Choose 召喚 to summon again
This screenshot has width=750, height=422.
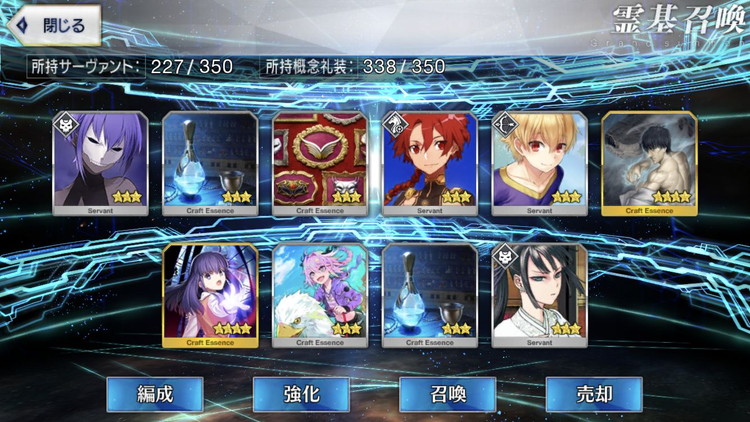point(447,393)
